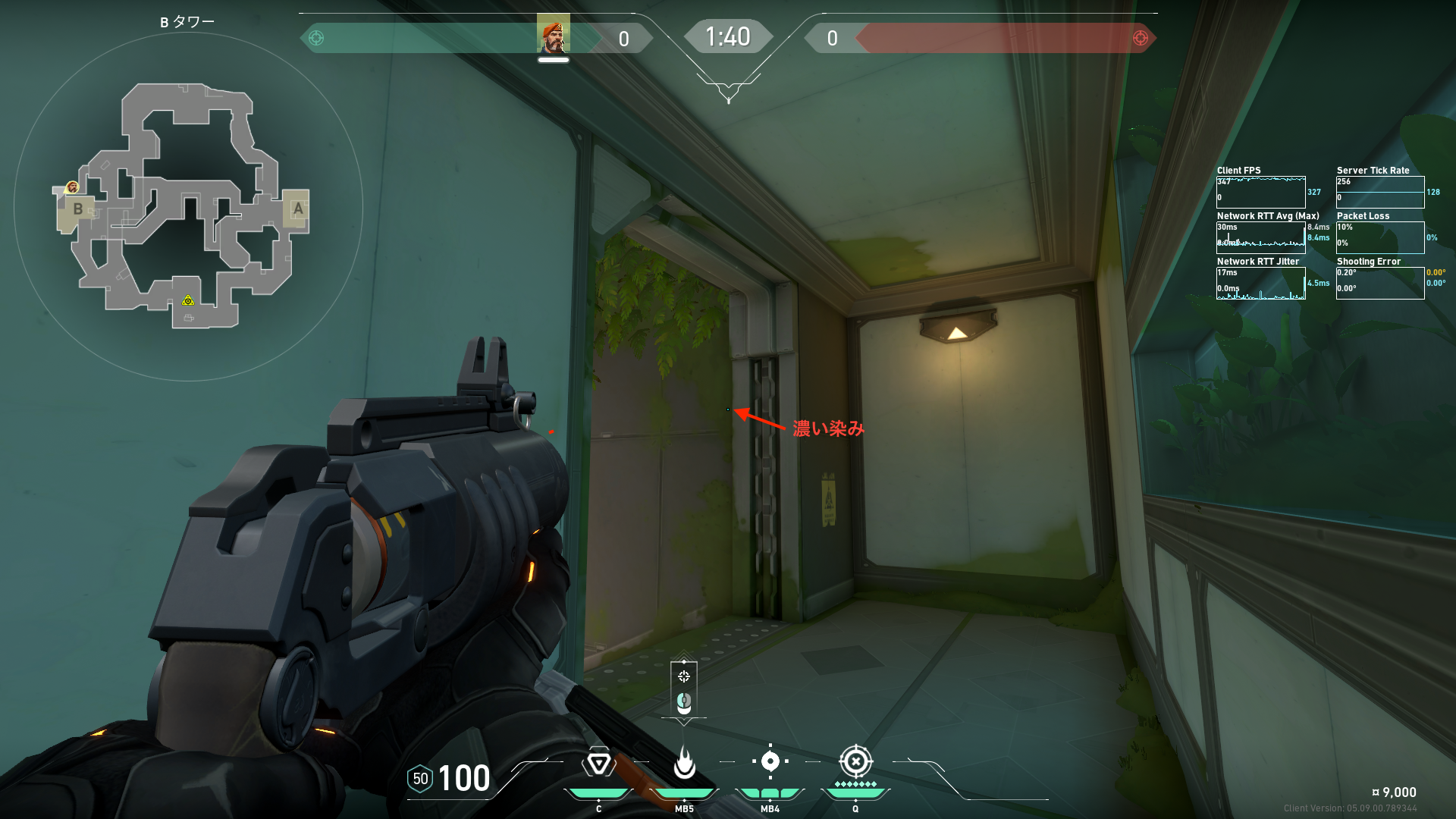Choose the Sky Smoke ability icon
Image resolution: width=1456 pixels, height=819 pixels.
coord(770,761)
